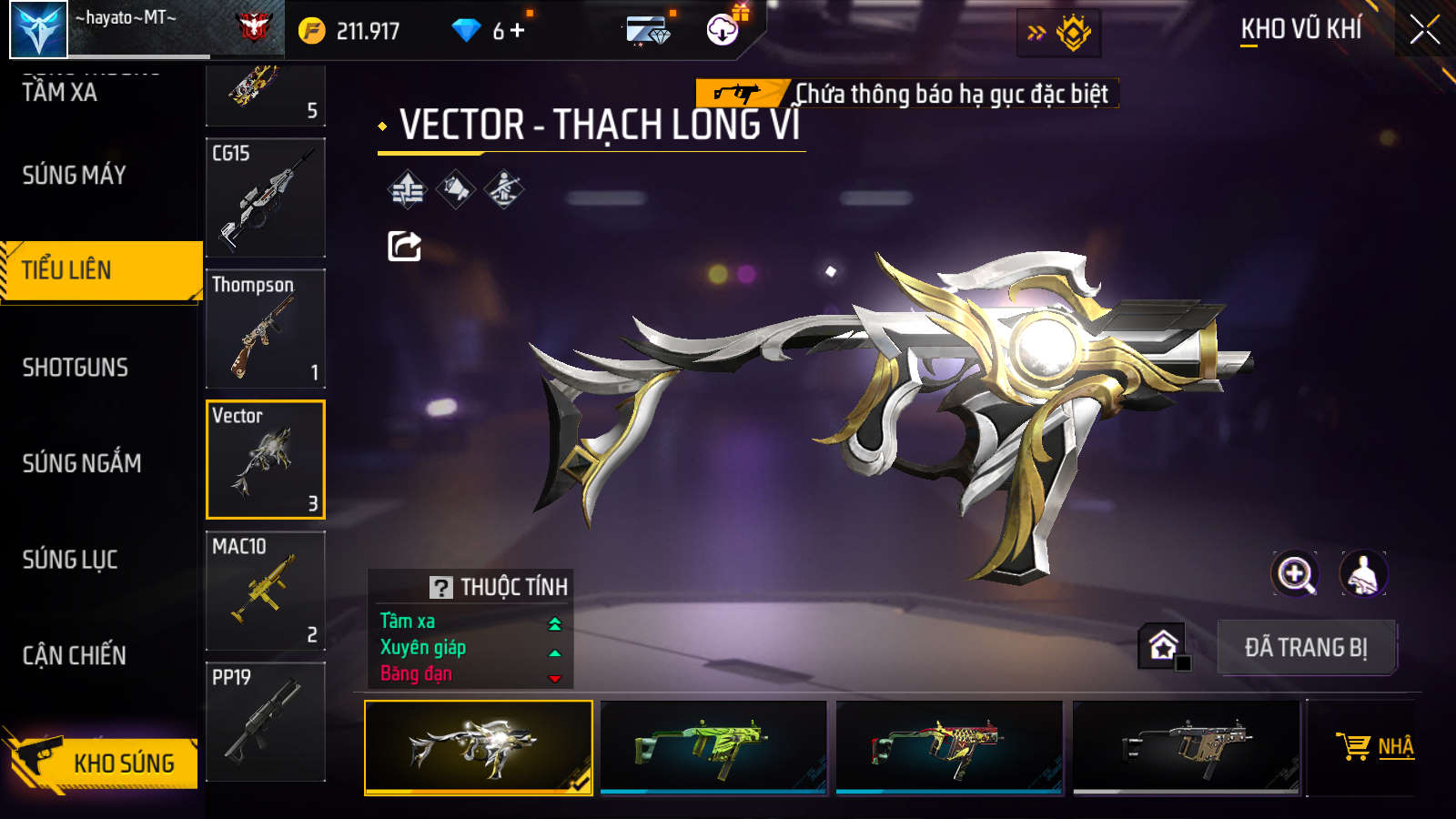Click the Đã Trang Bị equipped button
1456x819 pixels.
(x=1306, y=647)
